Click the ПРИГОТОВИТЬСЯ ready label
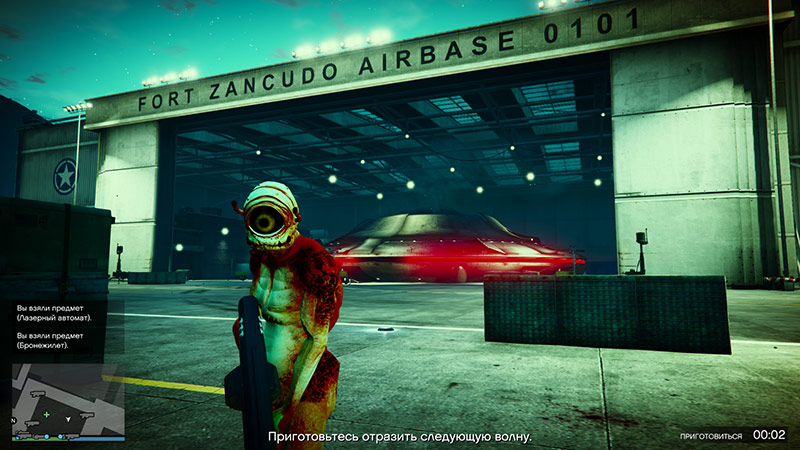 pyautogui.click(x=711, y=436)
